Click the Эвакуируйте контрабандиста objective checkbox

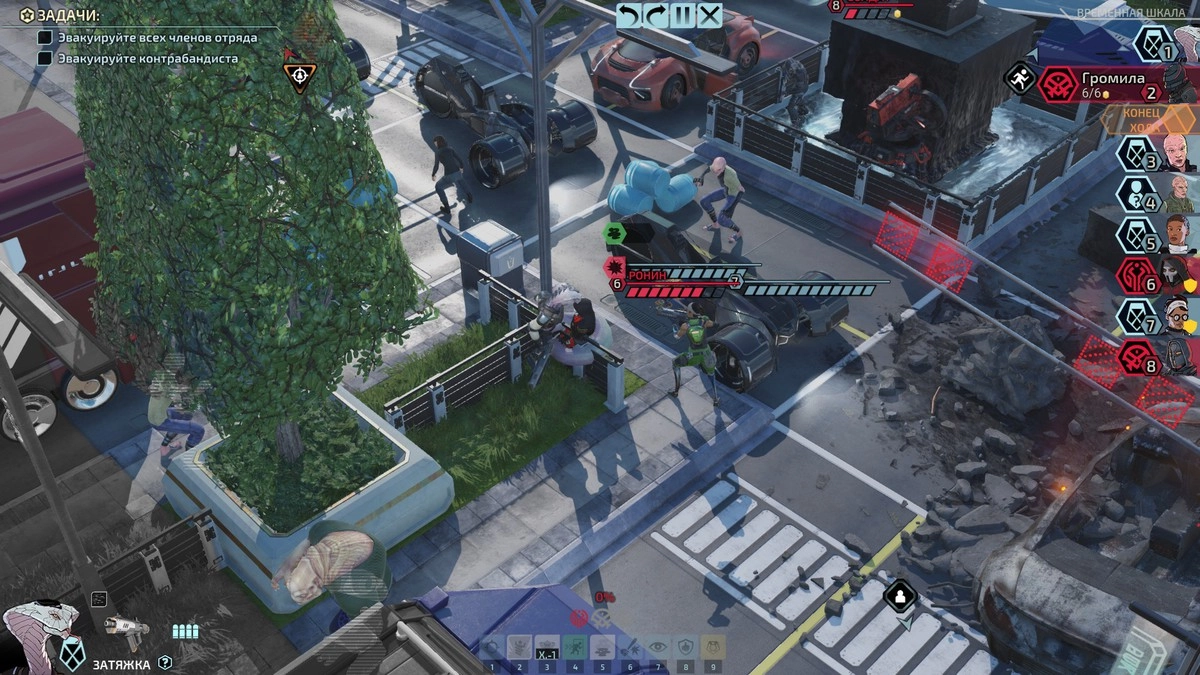45,58
